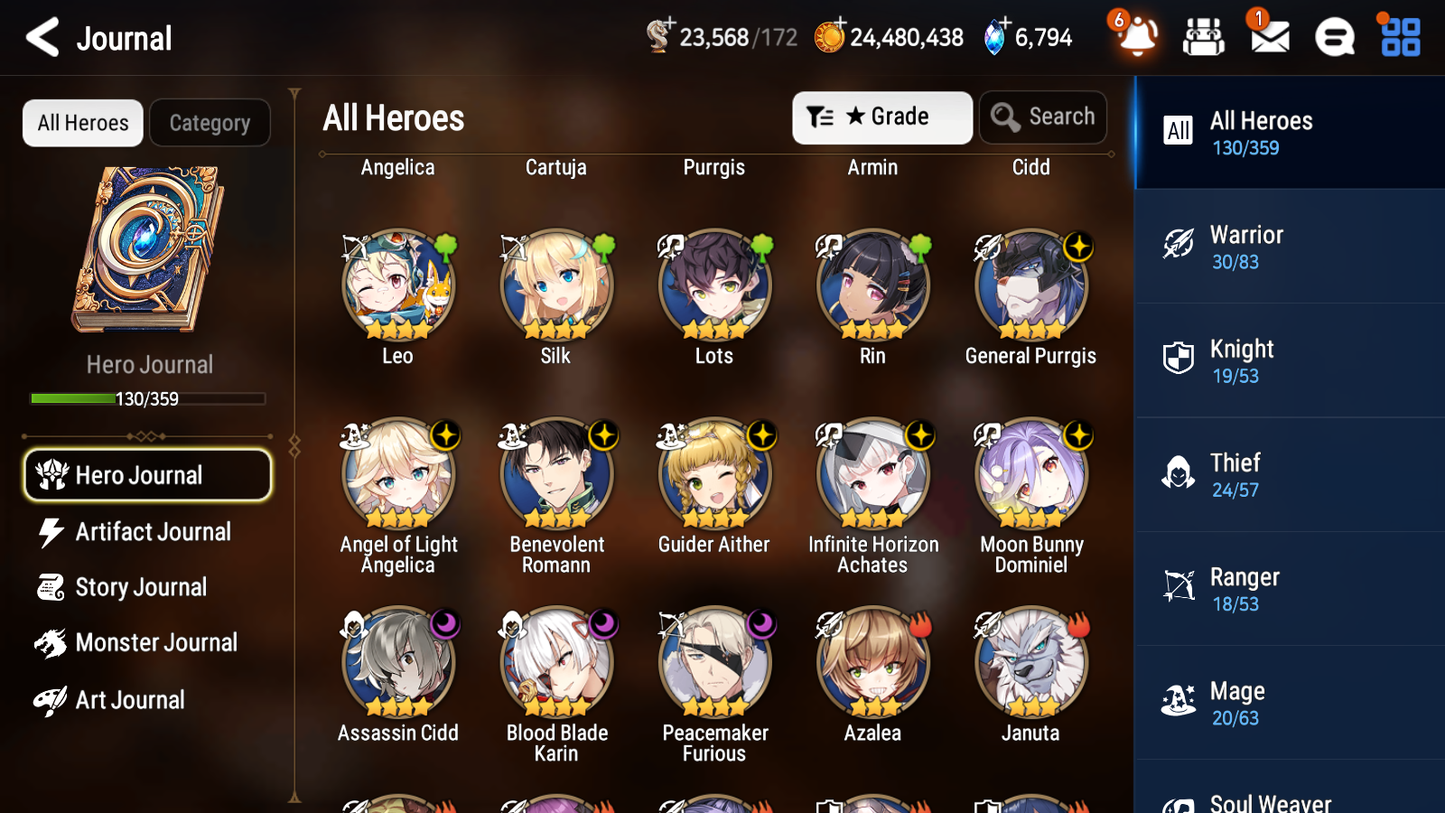The width and height of the screenshot is (1445, 813).
Task: Click the Hero Journal progress bar
Action: (x=148, y=397)
